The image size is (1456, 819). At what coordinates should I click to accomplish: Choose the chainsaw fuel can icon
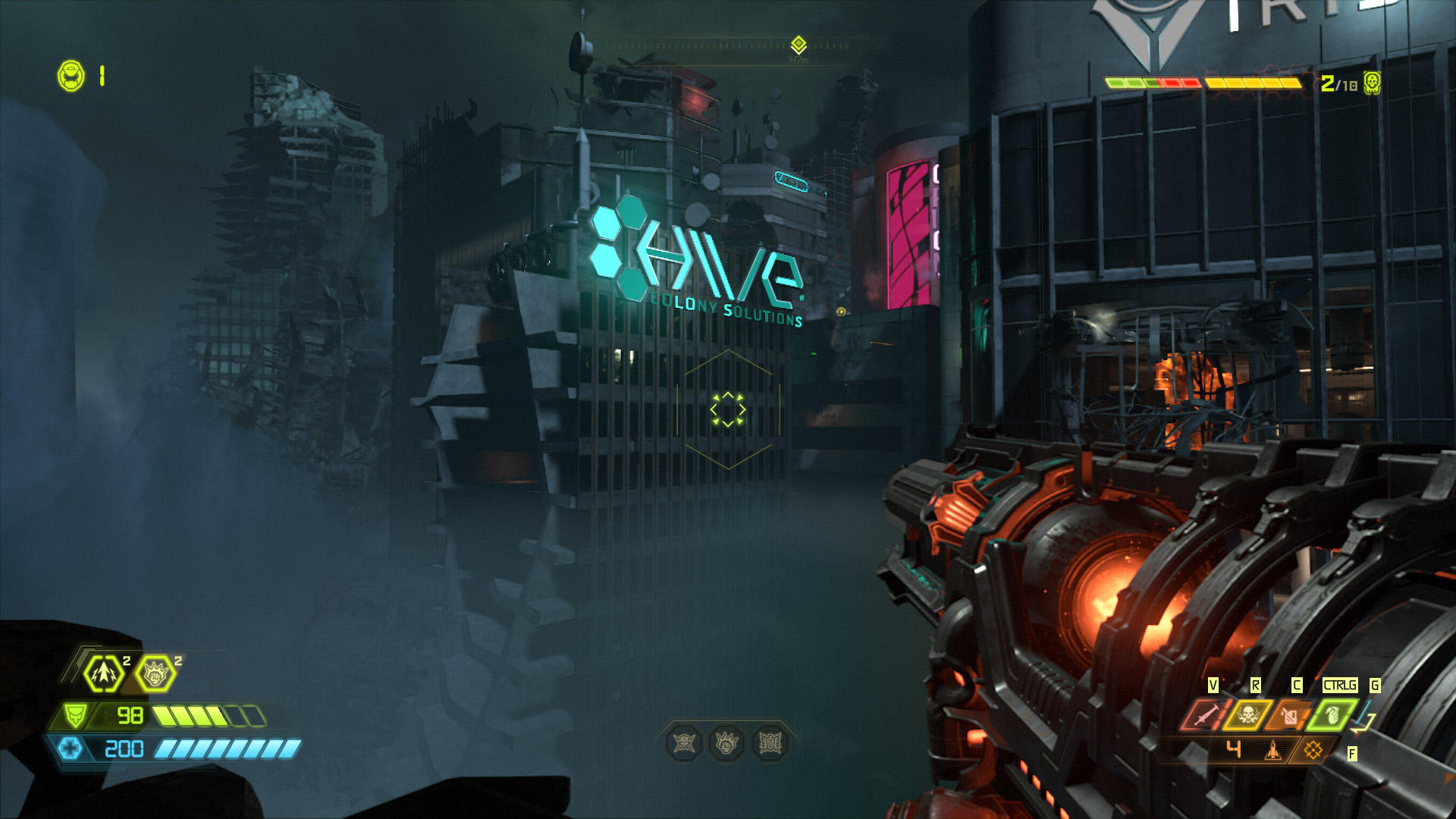[x=1290, y=714]
